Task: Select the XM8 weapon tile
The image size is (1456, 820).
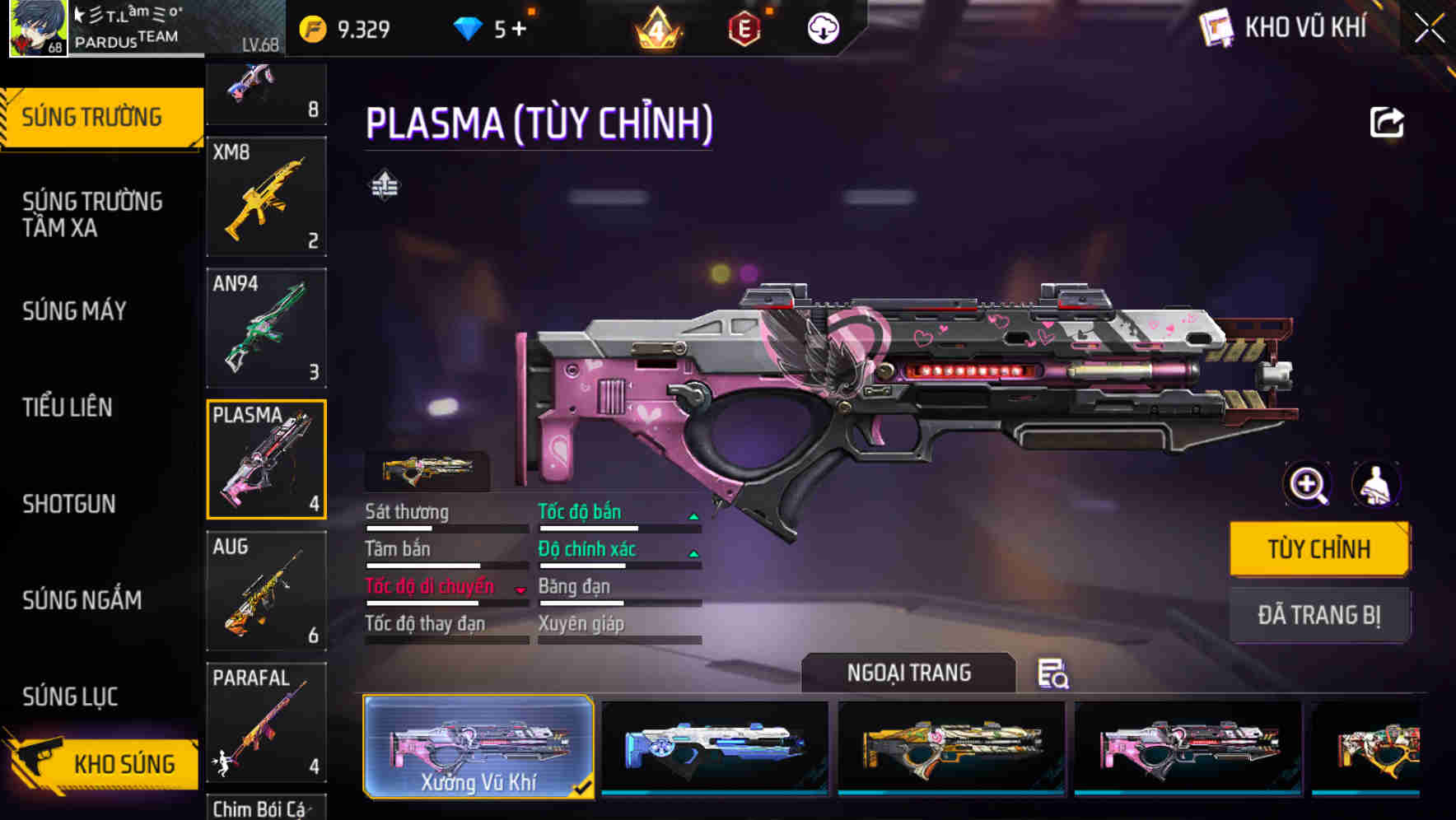Action: click(266, 197)
